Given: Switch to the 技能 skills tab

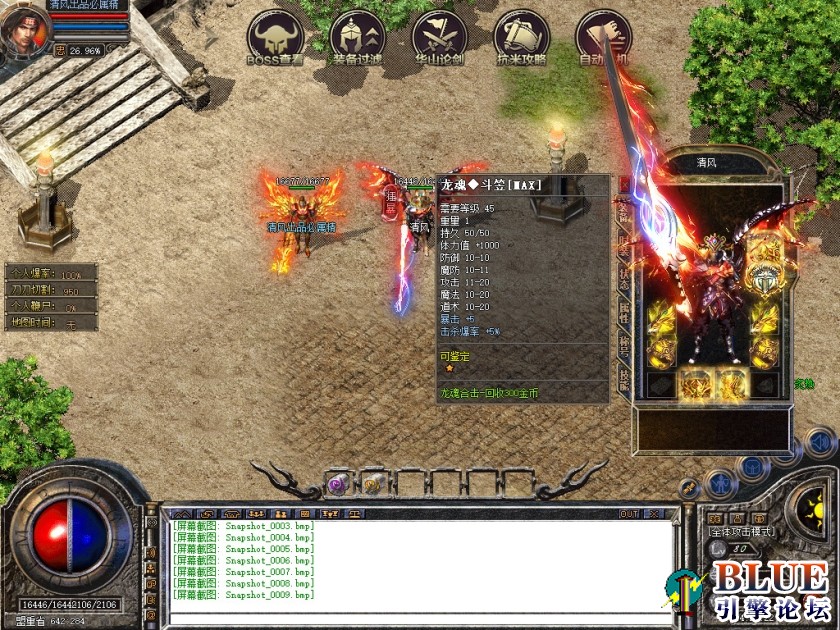Looking at the screenshot, I should pyautogui.click(x=624, y=378).
